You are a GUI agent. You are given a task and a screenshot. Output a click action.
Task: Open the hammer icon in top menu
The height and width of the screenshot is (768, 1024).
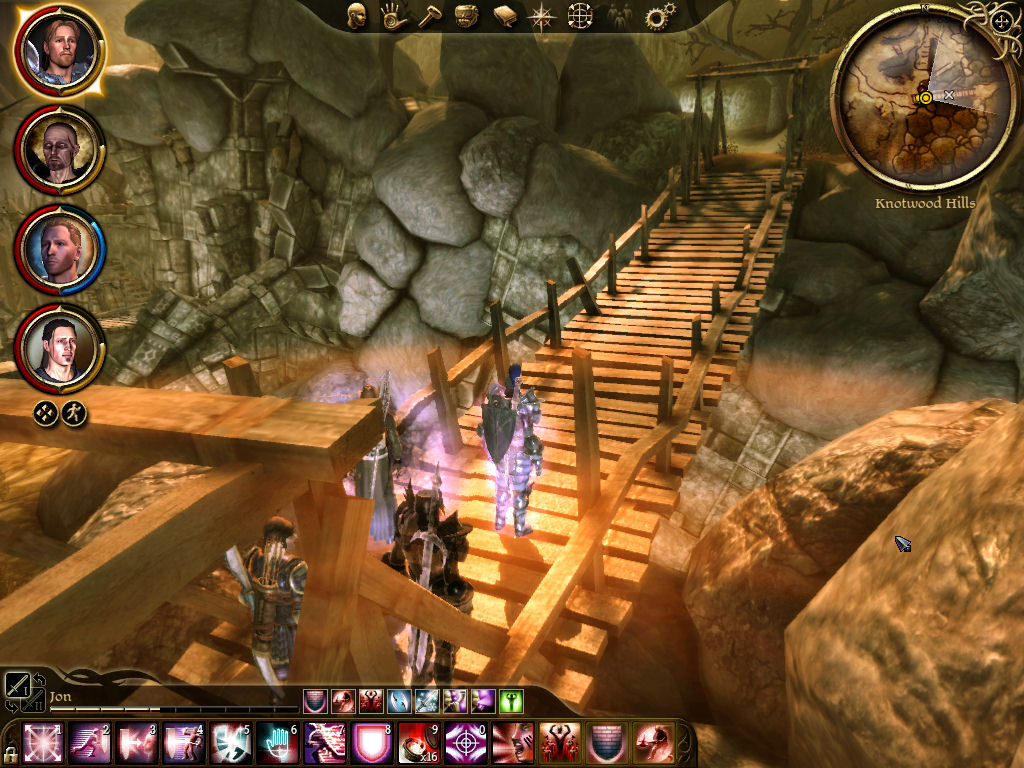pos(428,17)
